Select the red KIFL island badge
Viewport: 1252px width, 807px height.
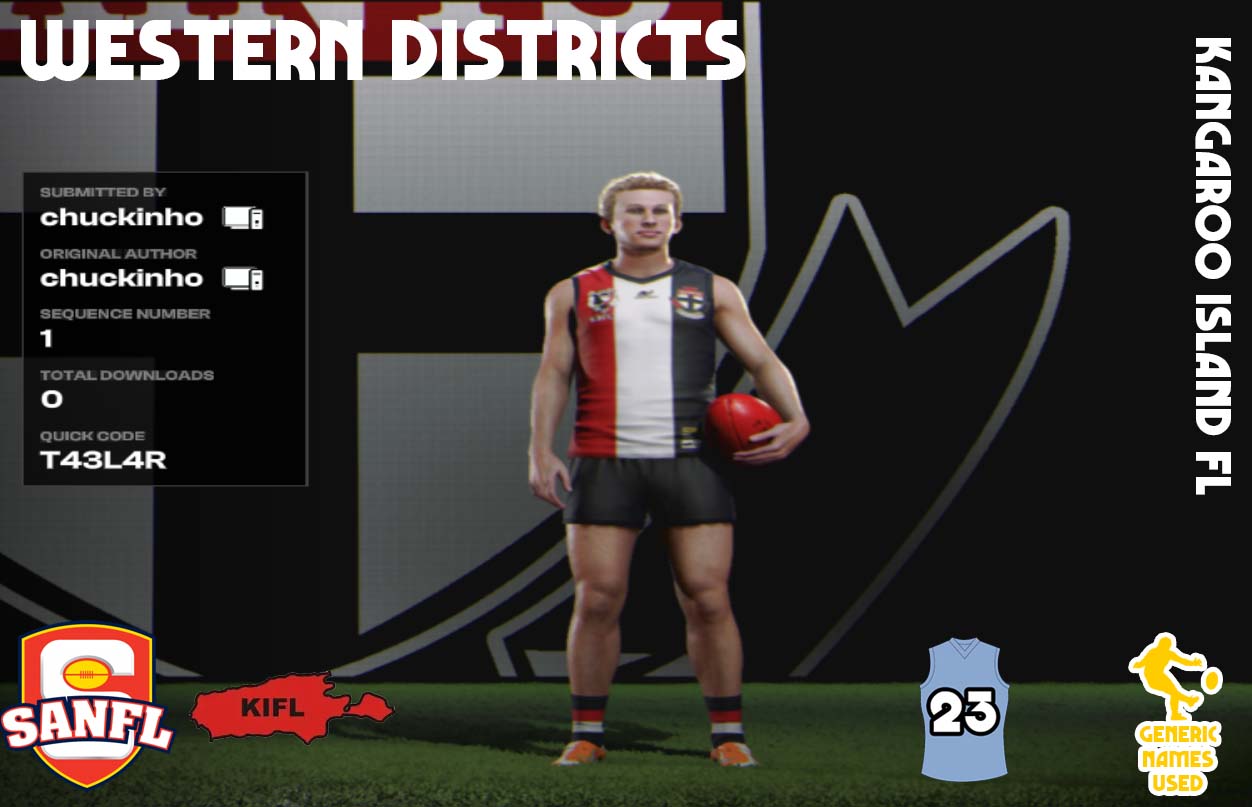(x=290, y=708)
